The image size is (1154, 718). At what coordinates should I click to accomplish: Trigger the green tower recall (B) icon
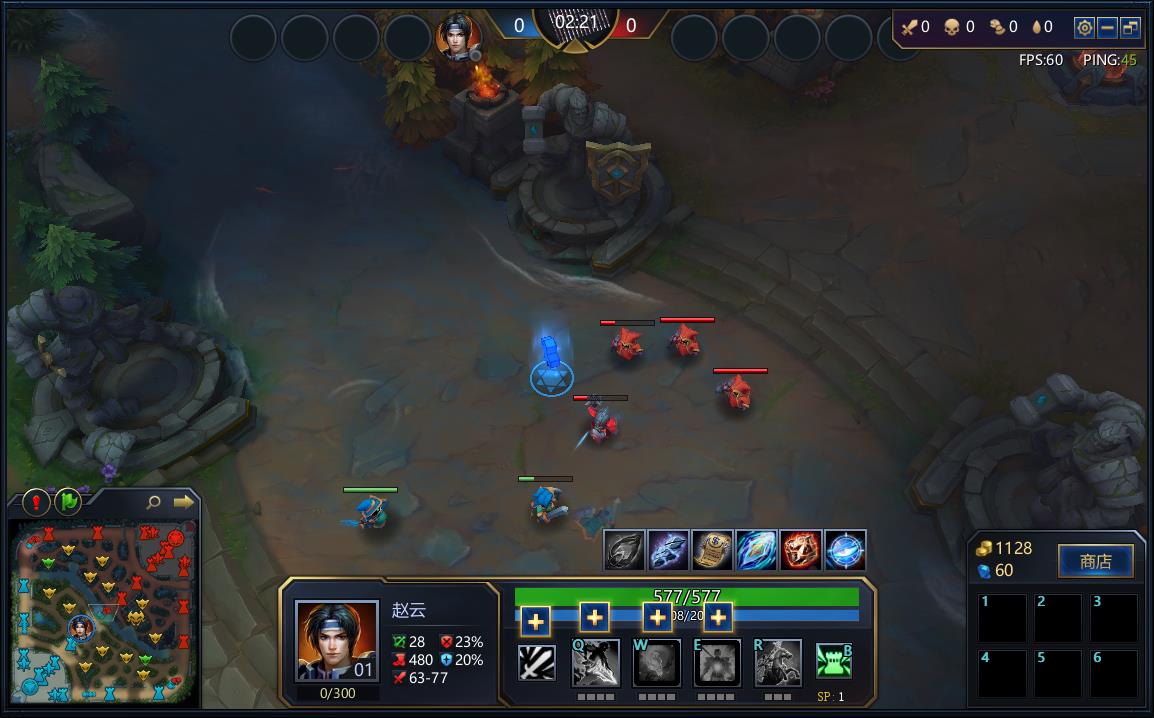[x=834, y=661]
